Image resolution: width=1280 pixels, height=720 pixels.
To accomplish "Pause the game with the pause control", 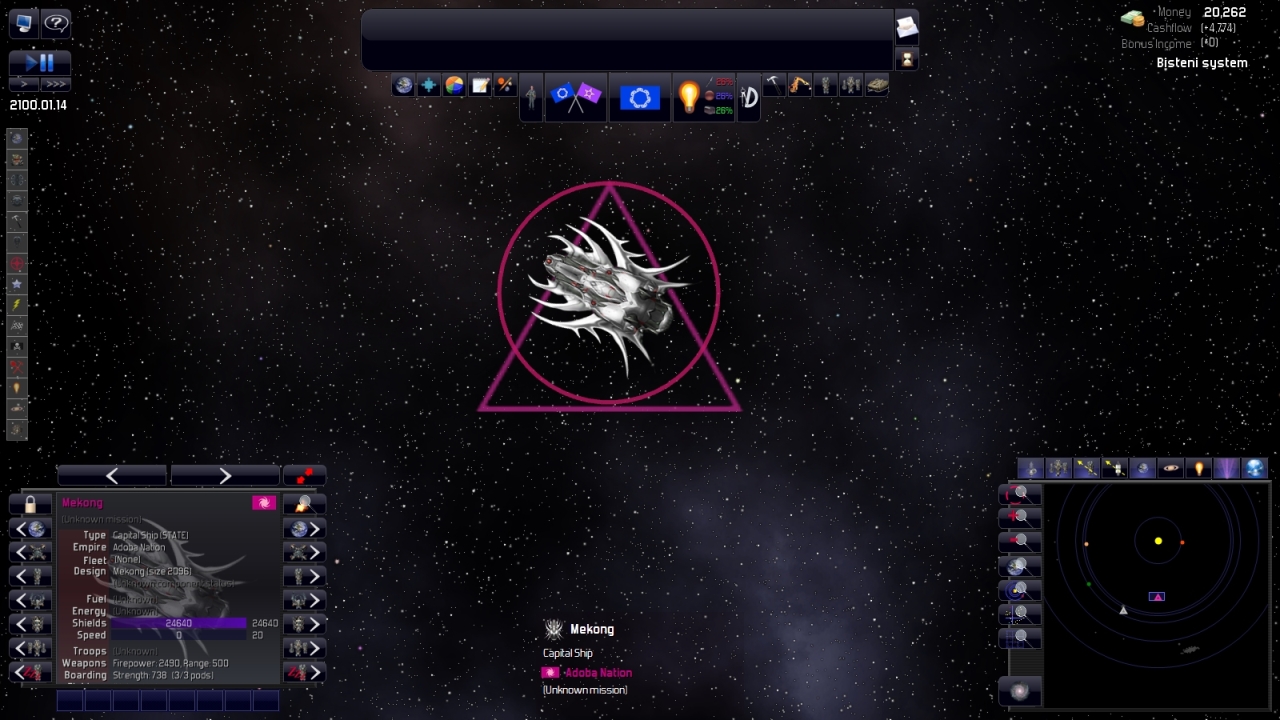I will pyautogui.click(x=49, y=62).
